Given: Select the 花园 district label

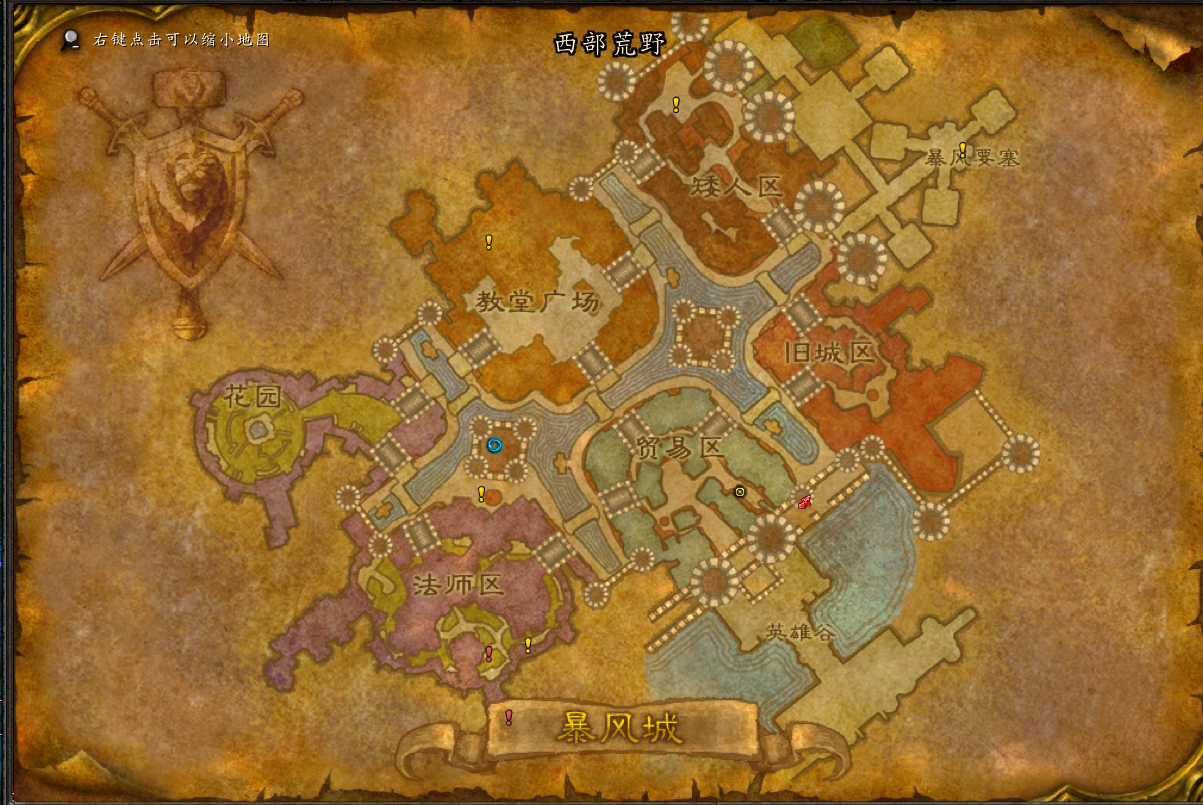Looking at the screenshot, I should coord(253,398).
